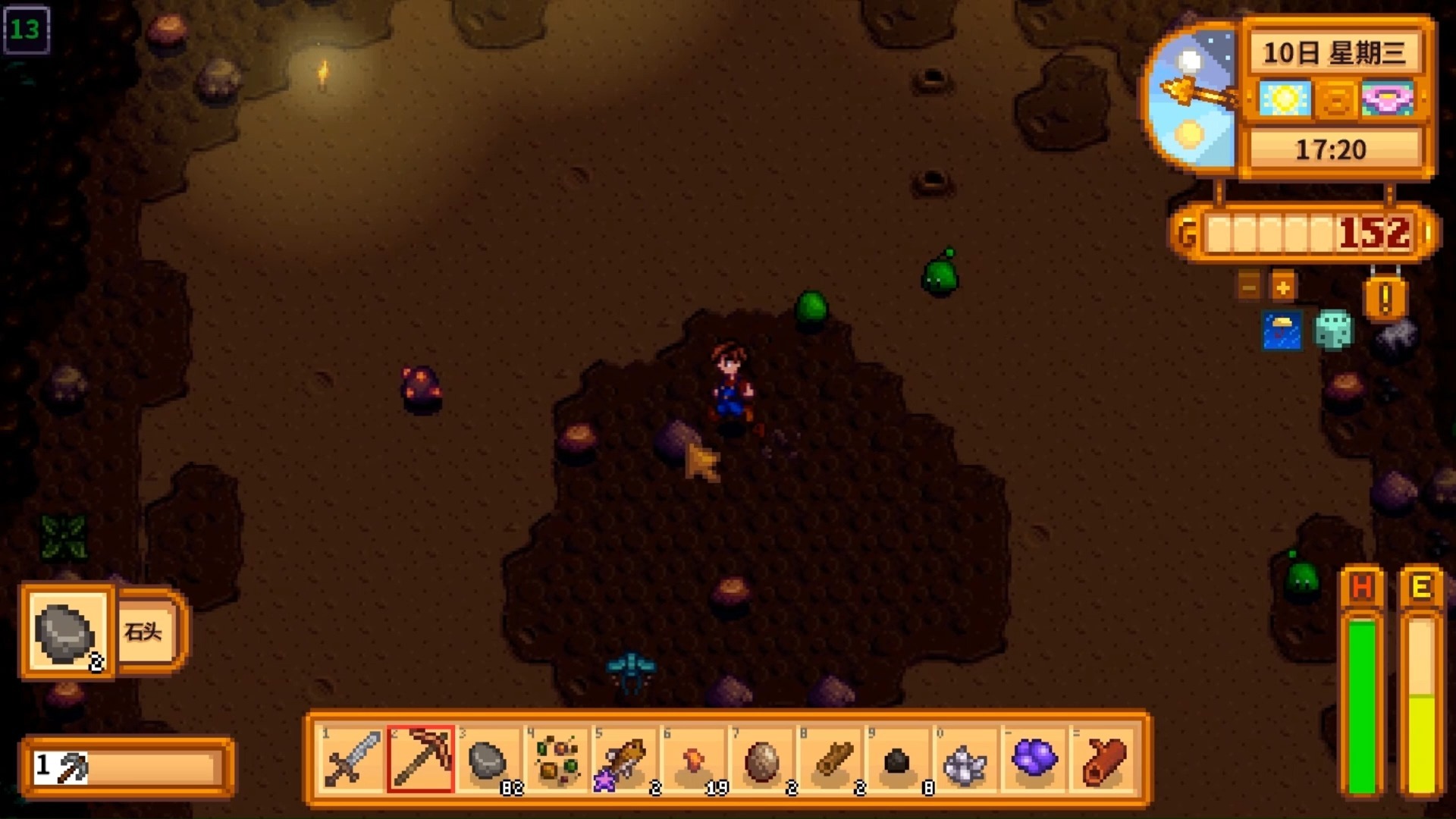
Task: Select the purple amethyst gem slot
Action: (x=1034, y=760)
